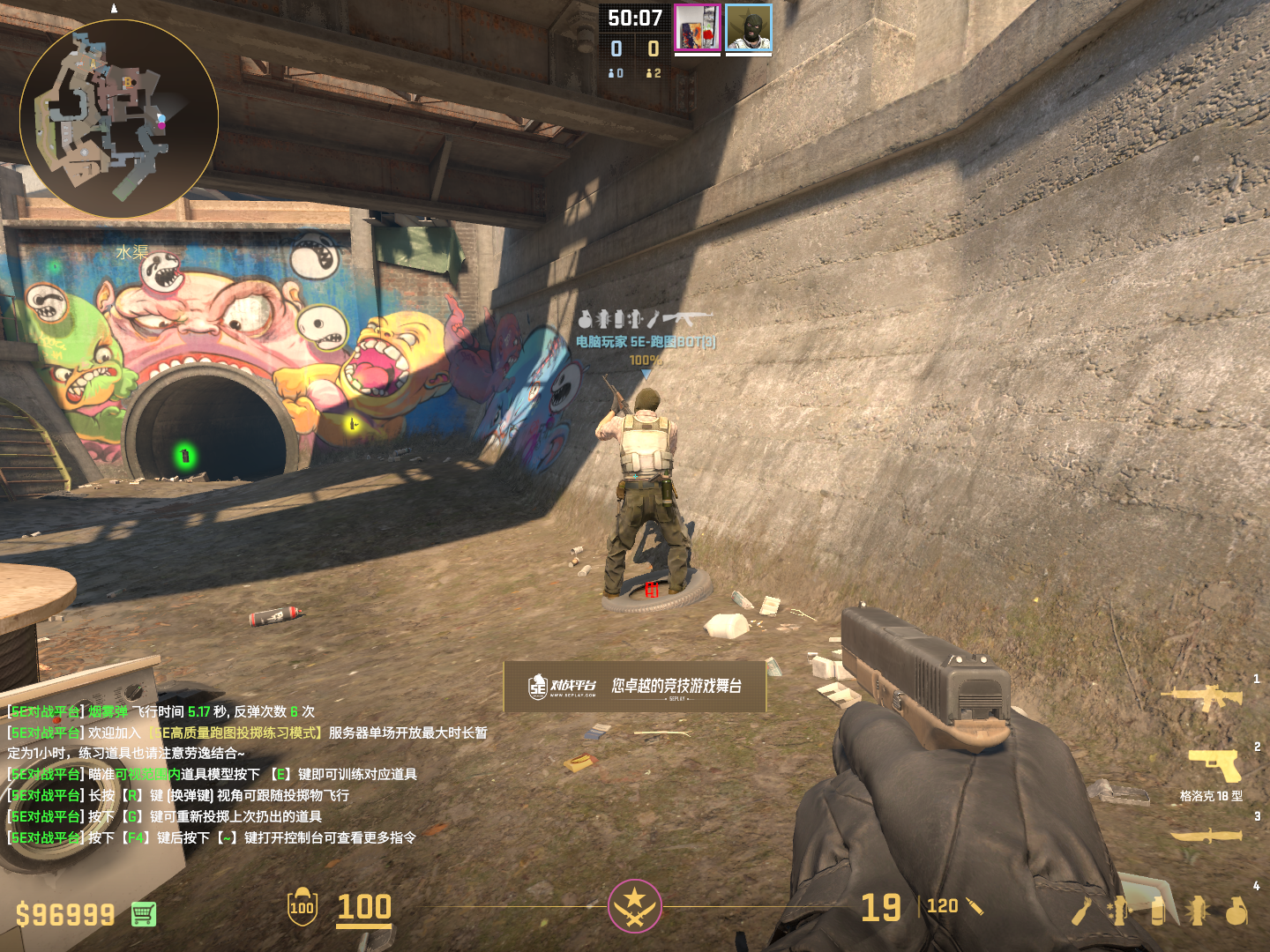Click the circular radar minimap
Screen dimensions: 1270x952
[x=119, y=119]
